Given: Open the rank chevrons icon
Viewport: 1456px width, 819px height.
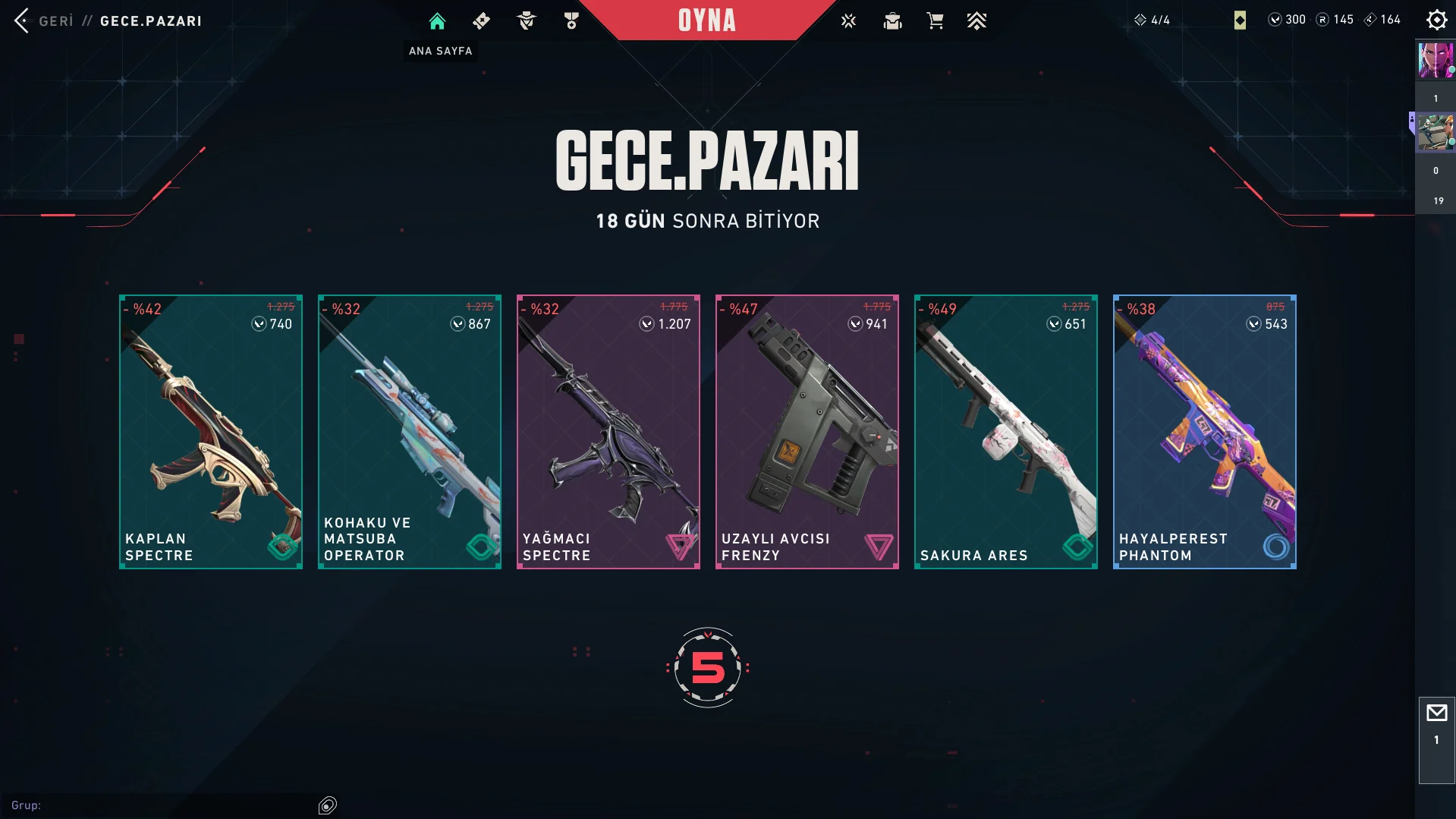Looking at the screenshot, I should point(976,21).
